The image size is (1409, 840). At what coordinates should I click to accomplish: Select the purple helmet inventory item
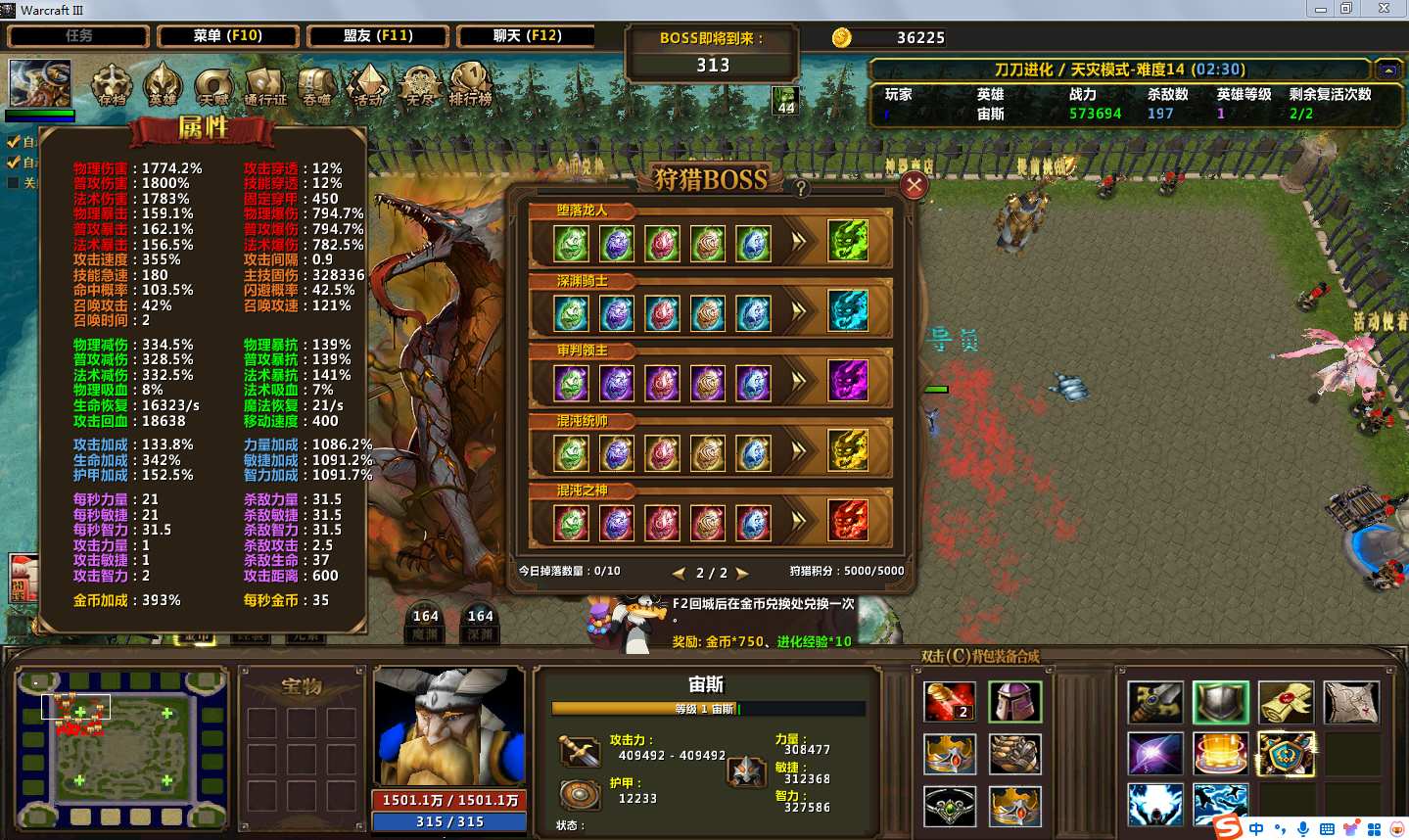pos(1013,702)
